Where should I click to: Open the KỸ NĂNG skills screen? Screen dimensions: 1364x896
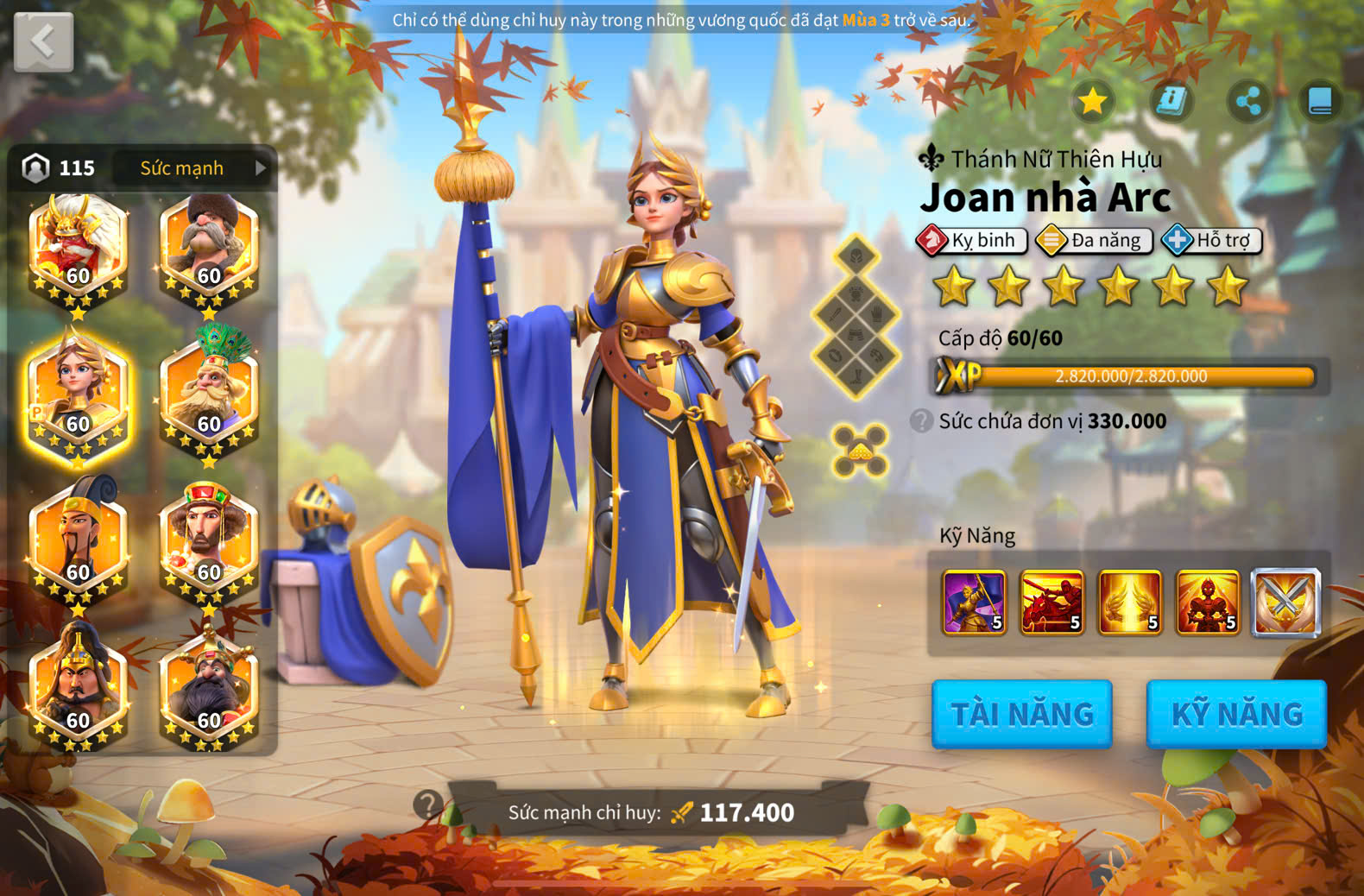[1236, 714]
